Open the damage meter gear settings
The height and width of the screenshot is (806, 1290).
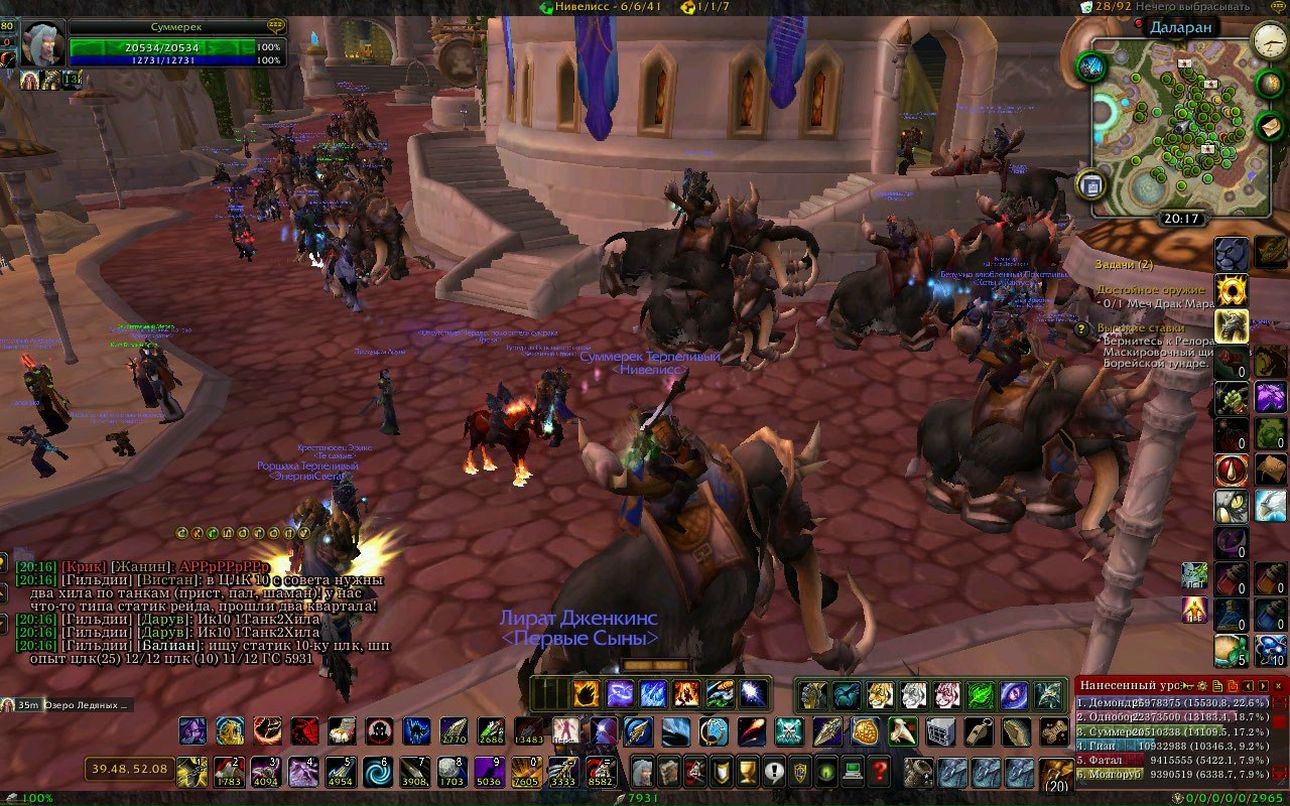[1204, 686]
